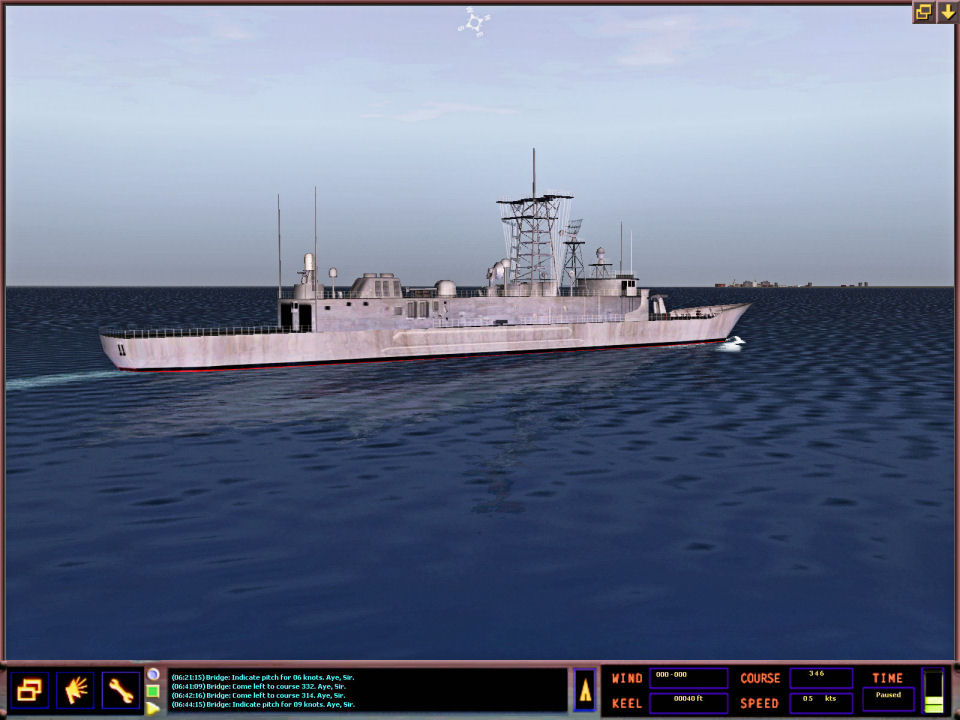Click the Paused time control button
This screenshot has width=960, height=720.
pyautogui.click(x=888, y=698)
